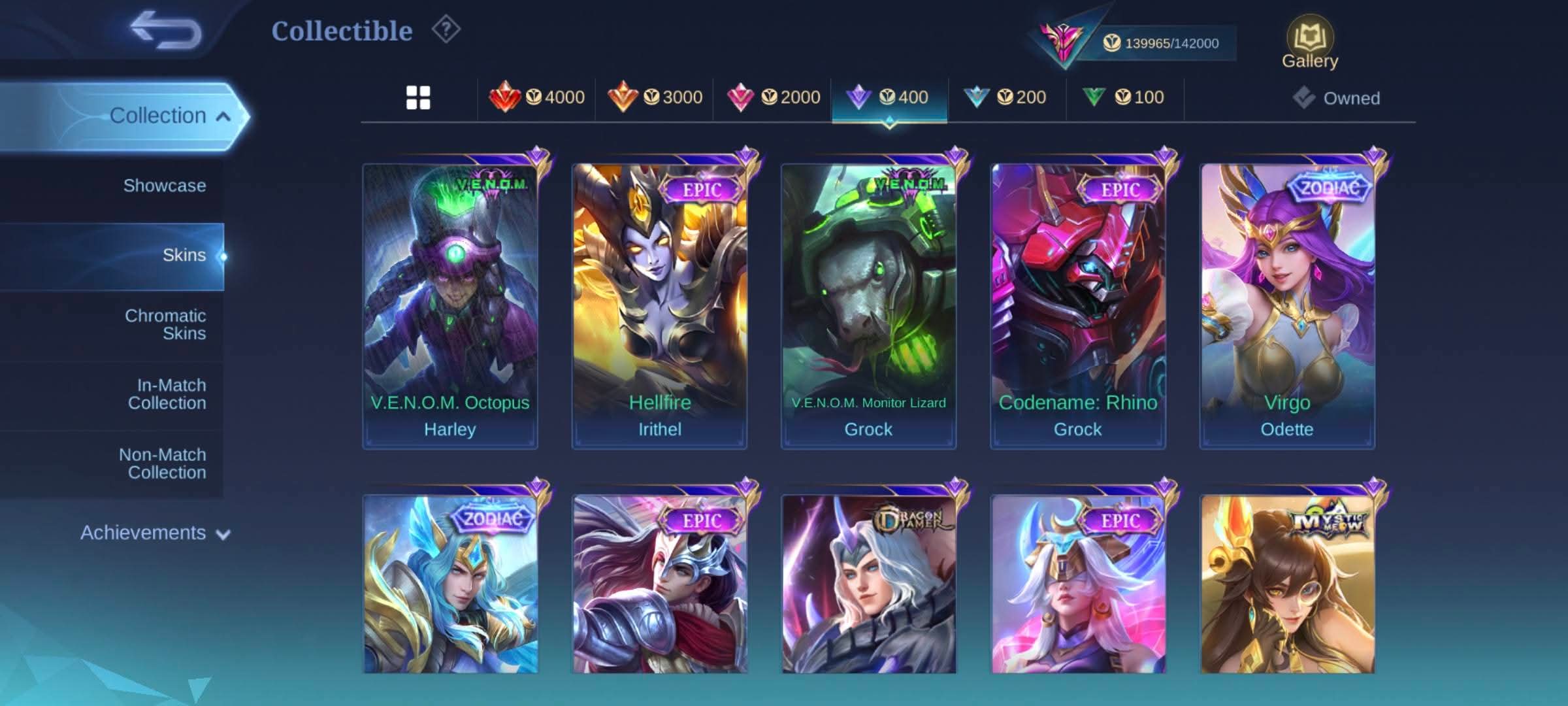
Task: Switch to the 4000 points tier tab
Action: [537, 97]
